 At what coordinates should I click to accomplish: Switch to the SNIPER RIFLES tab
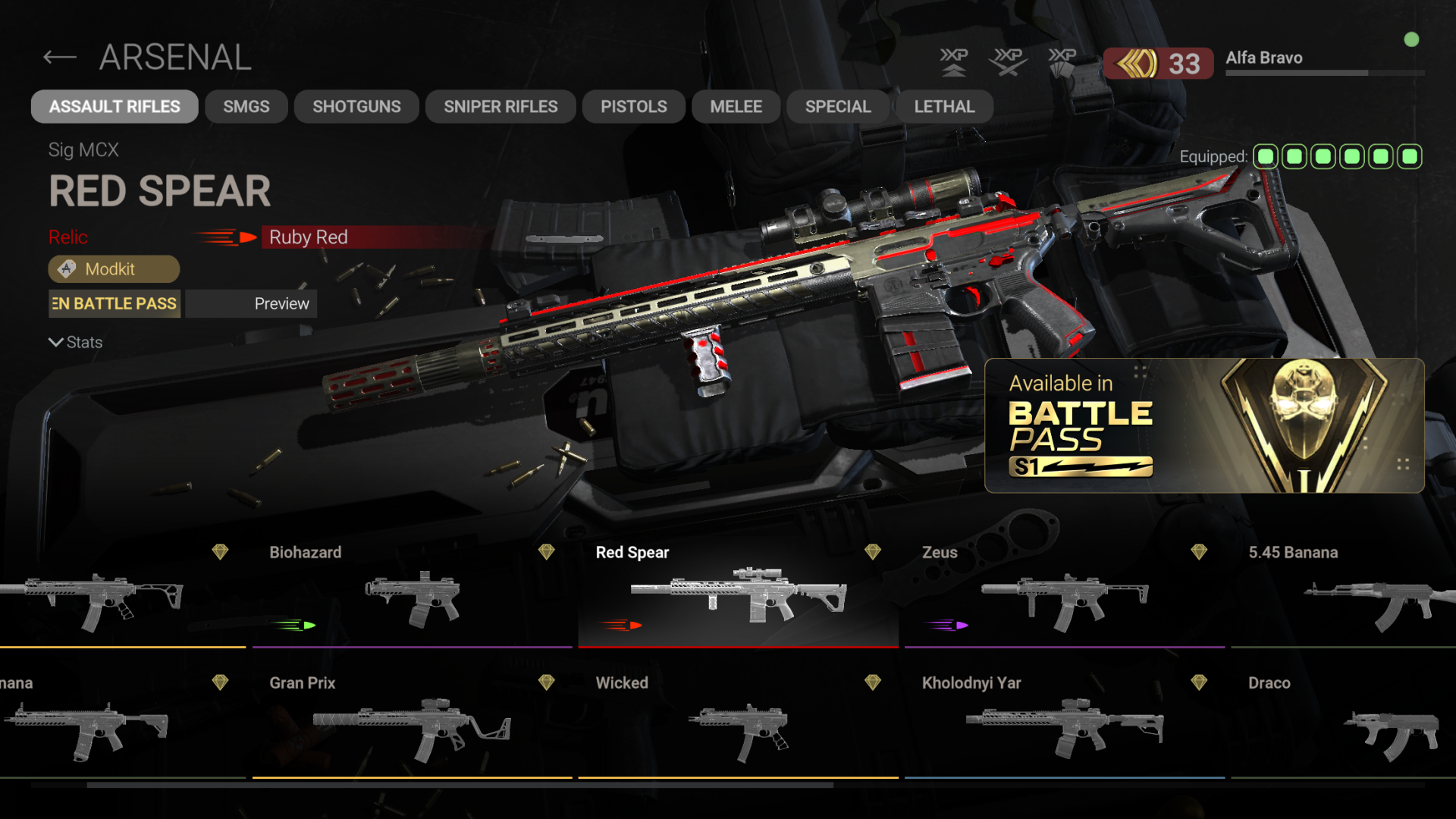pos(500,106)
